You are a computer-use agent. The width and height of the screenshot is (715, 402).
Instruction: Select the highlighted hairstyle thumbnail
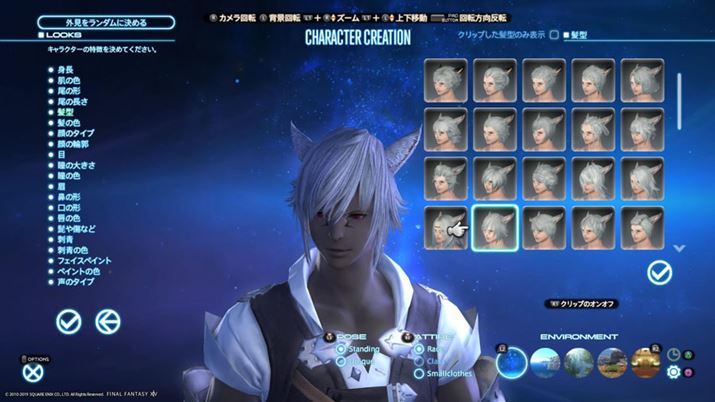[x=495, y=227]
